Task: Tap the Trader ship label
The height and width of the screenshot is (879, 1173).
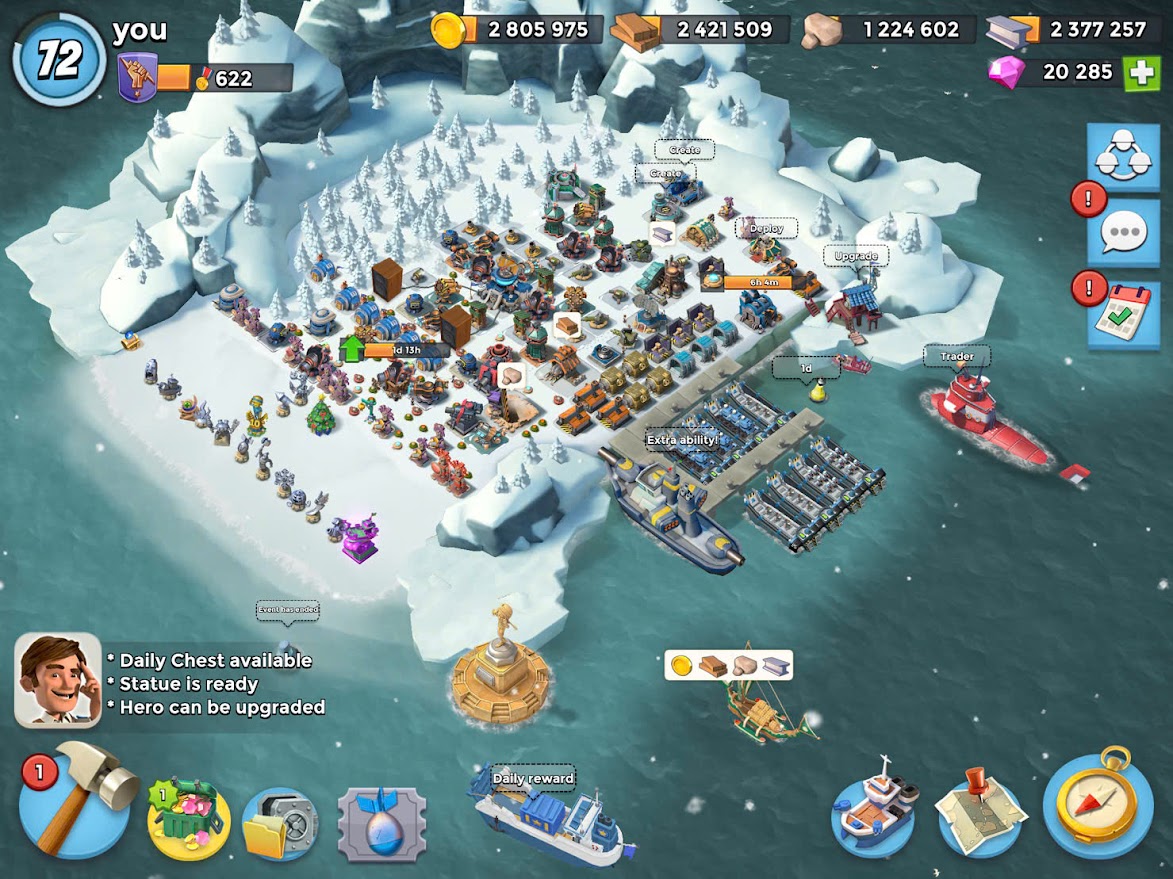Action: click(956, 356)
